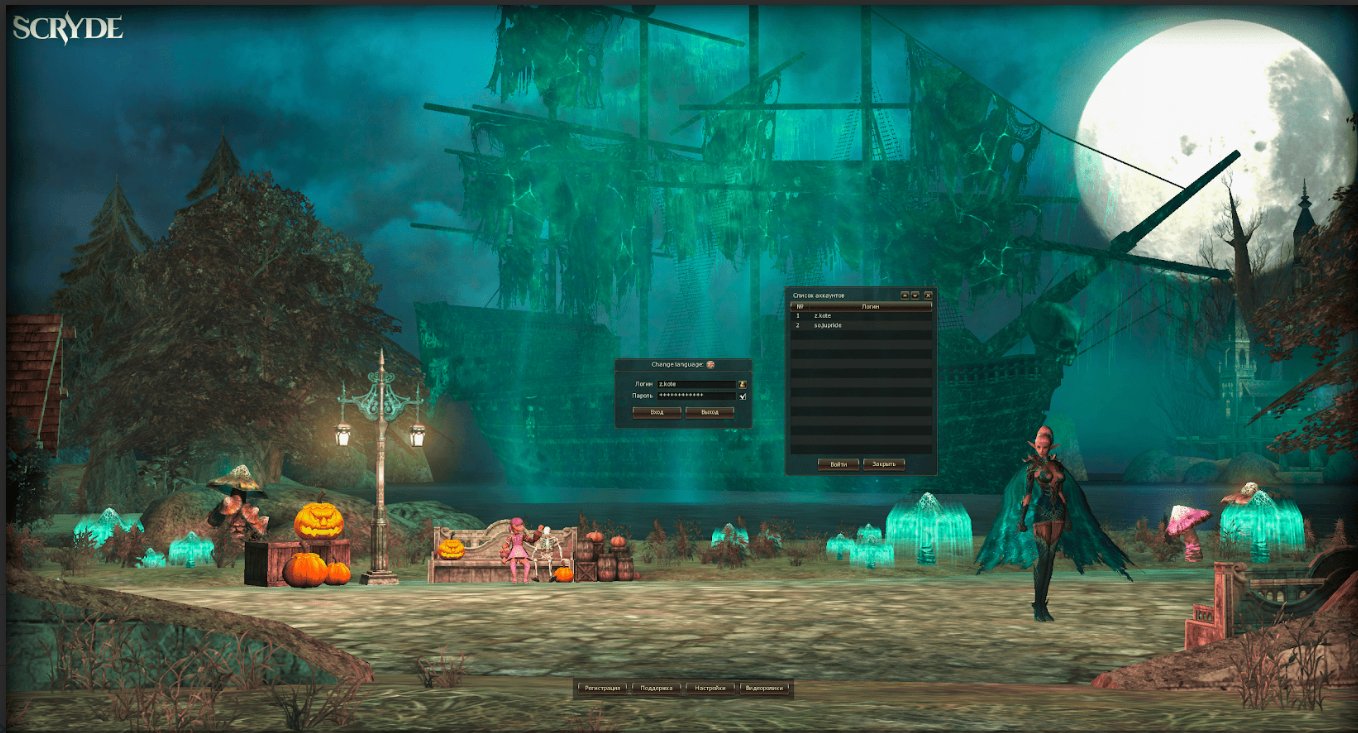
Task: Select the z.kote account row
Action: (x=860, y=316)
